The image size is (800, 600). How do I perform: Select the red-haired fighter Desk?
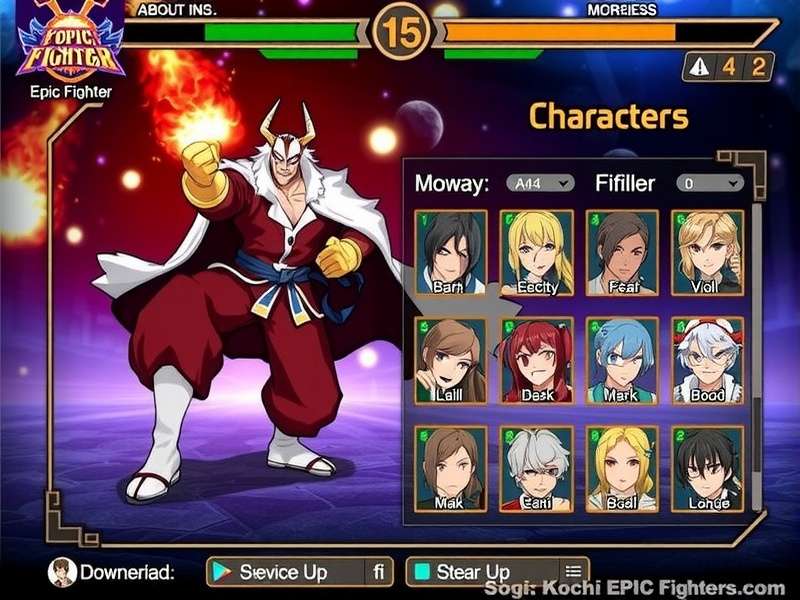click(x=536, y=361)
